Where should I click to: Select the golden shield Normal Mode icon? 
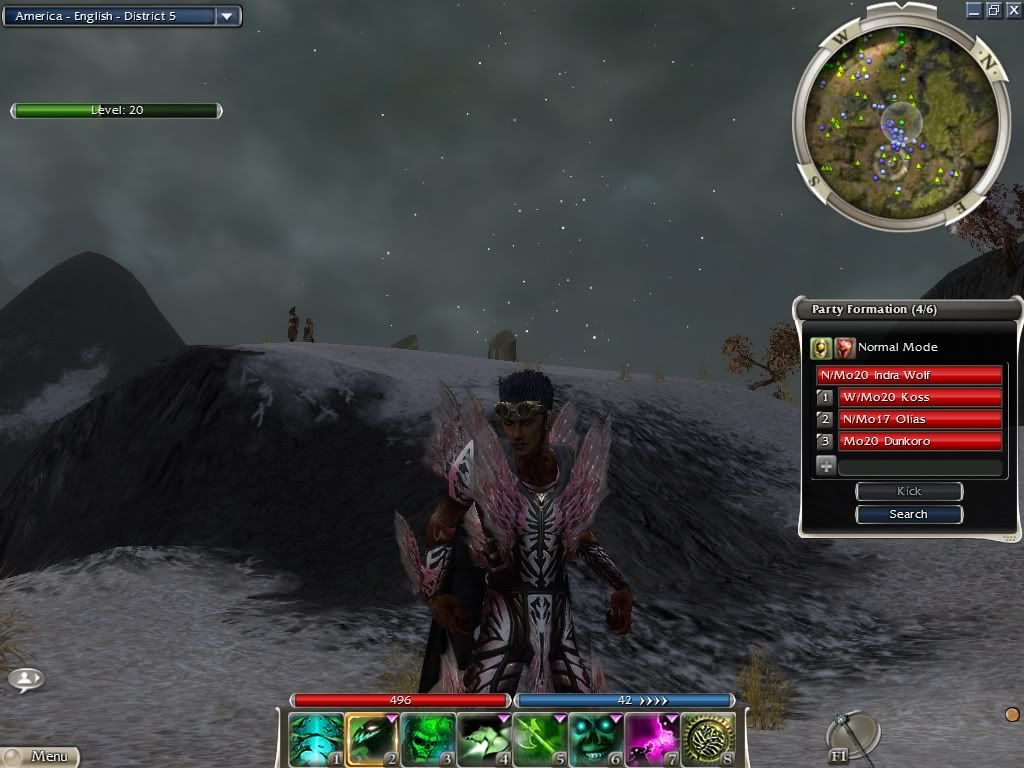click(x=821, y=347)
